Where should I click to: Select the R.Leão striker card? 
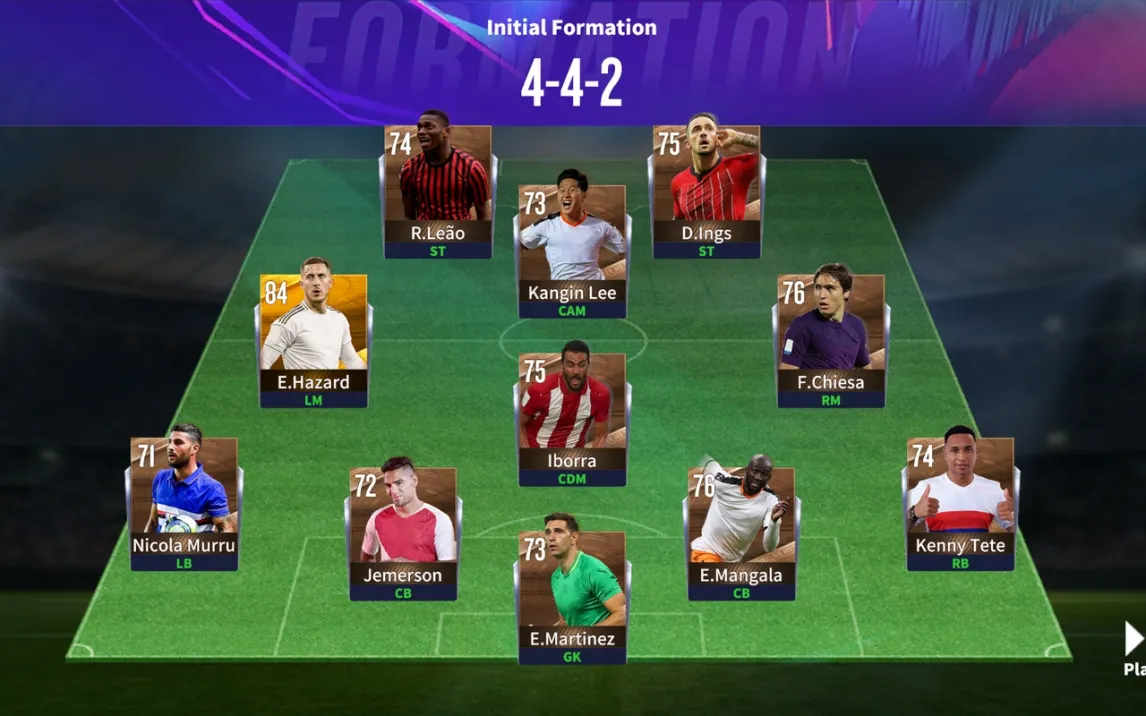[438, 191]
